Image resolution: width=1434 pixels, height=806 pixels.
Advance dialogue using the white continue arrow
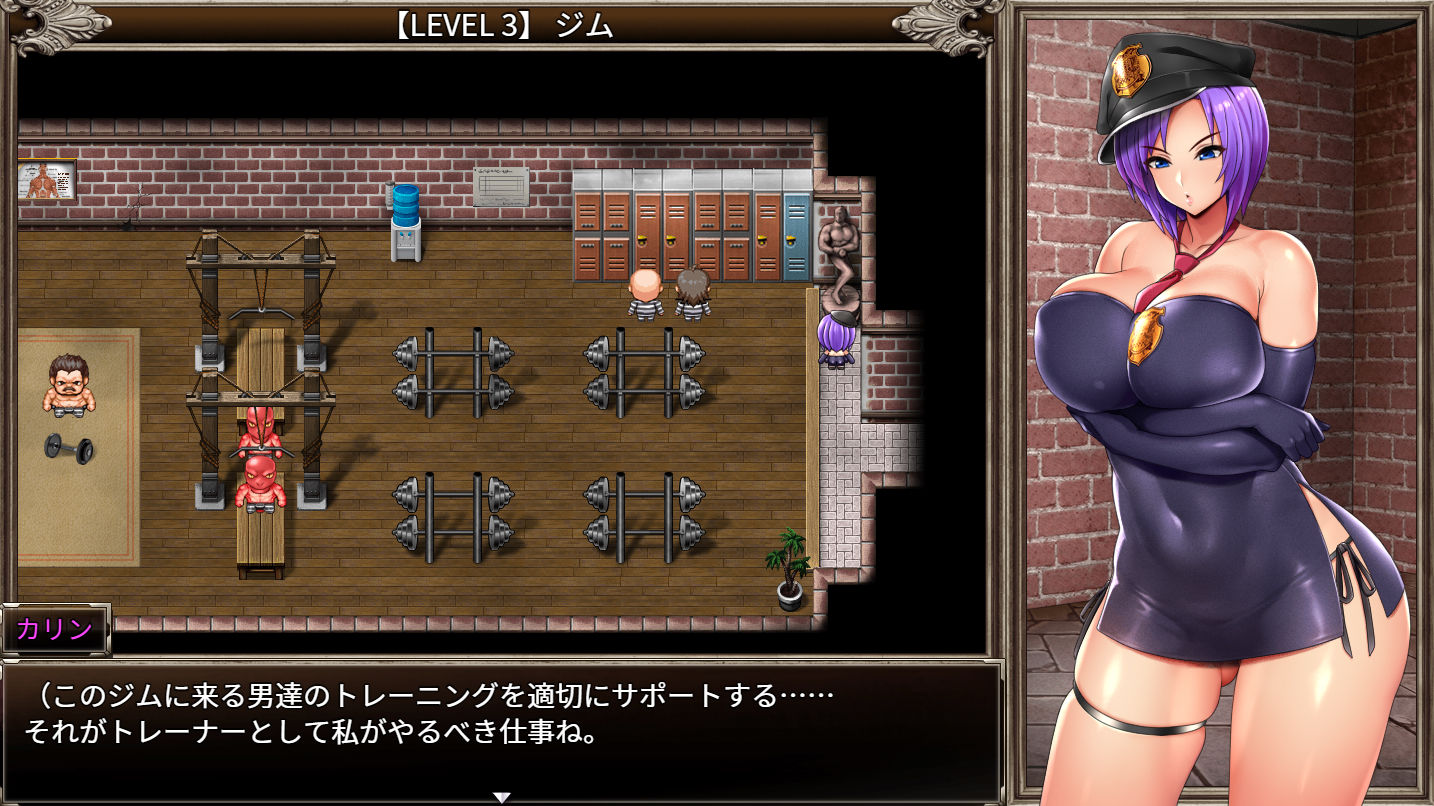coord(502,796)
